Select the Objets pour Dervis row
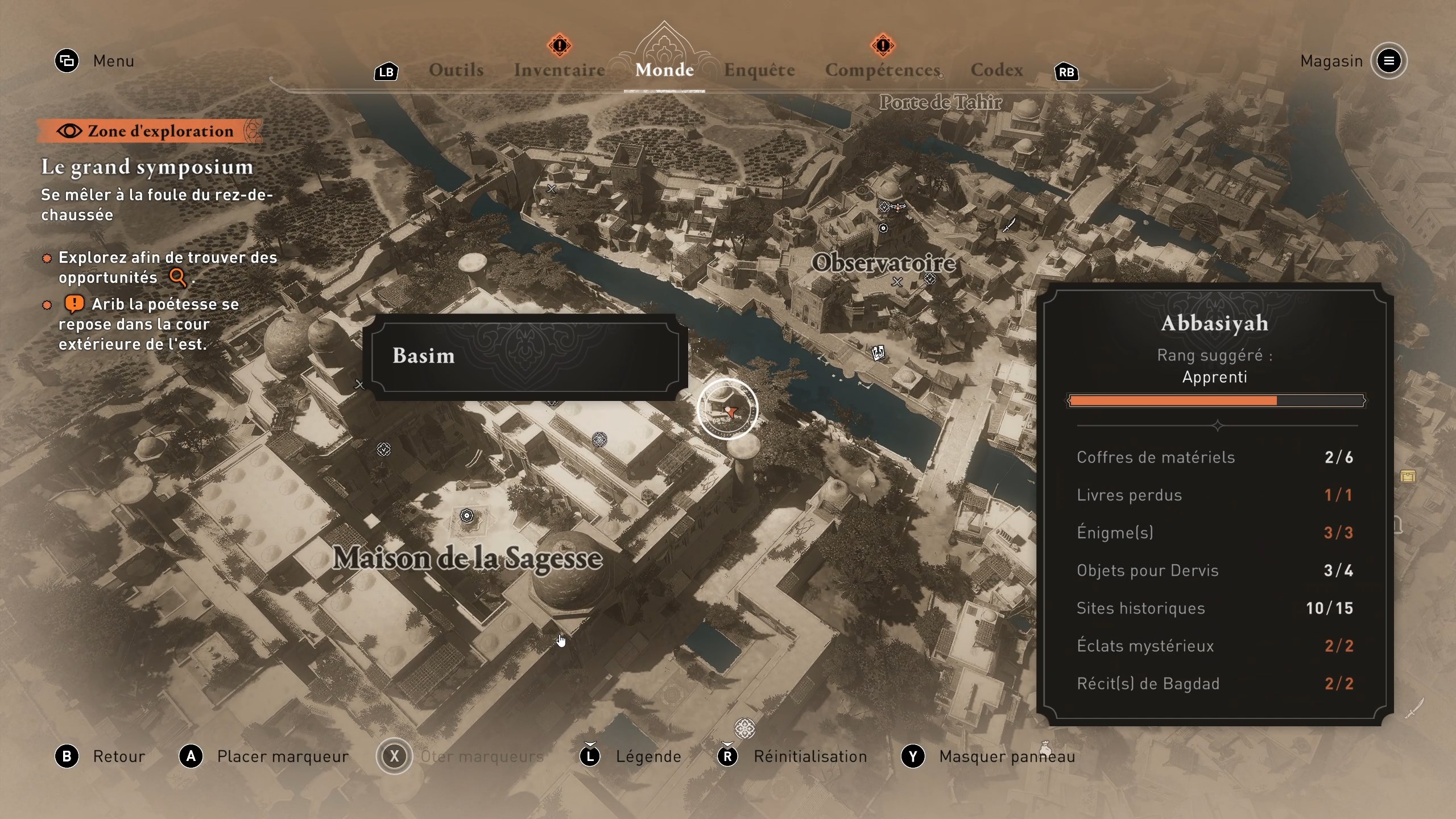Screen dimensions: 1456x819 (1215, 570)
